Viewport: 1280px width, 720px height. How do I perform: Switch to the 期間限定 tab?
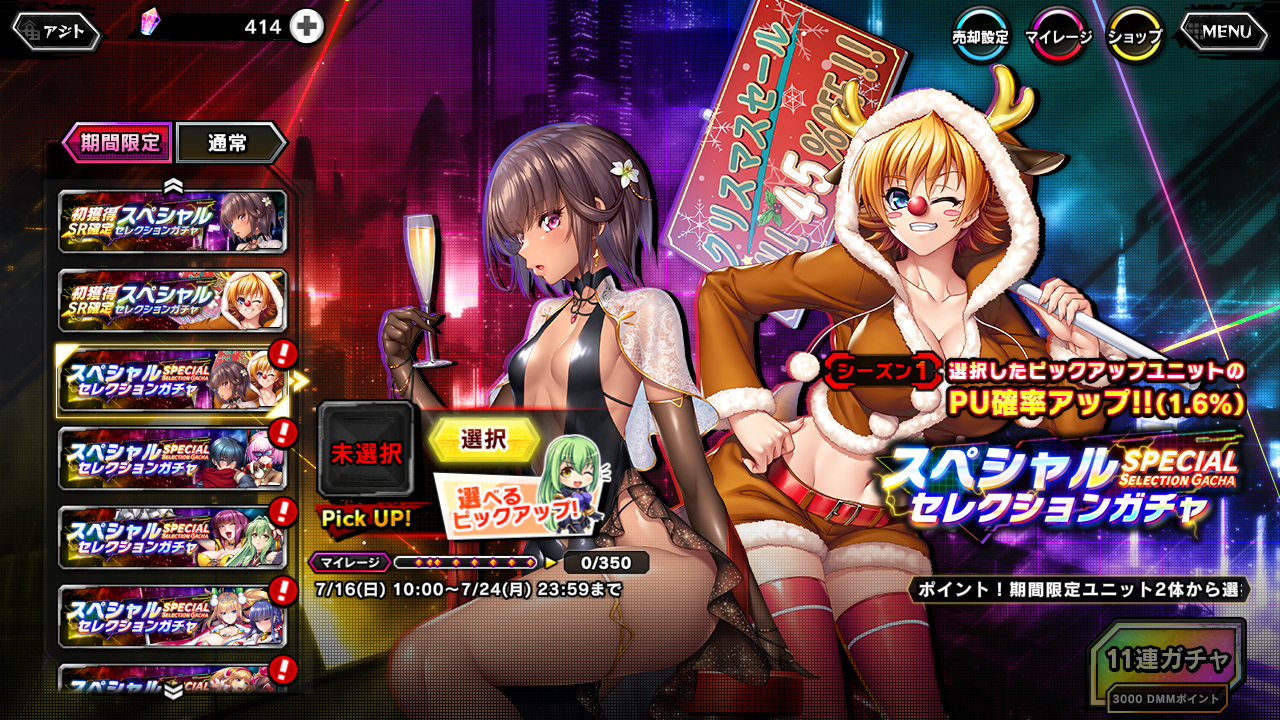tap(118, 143)
